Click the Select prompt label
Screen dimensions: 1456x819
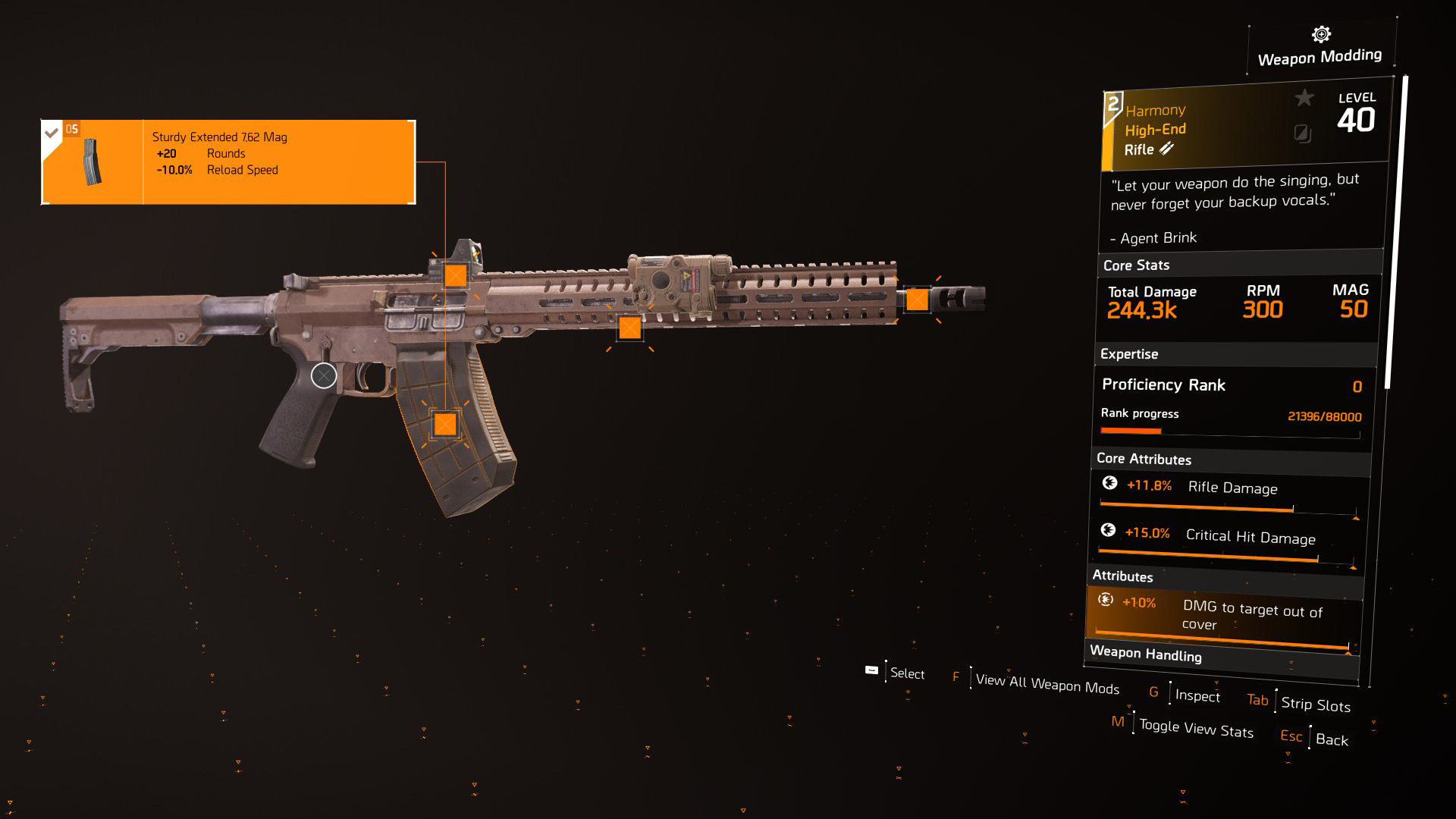(x=907, y=673)
